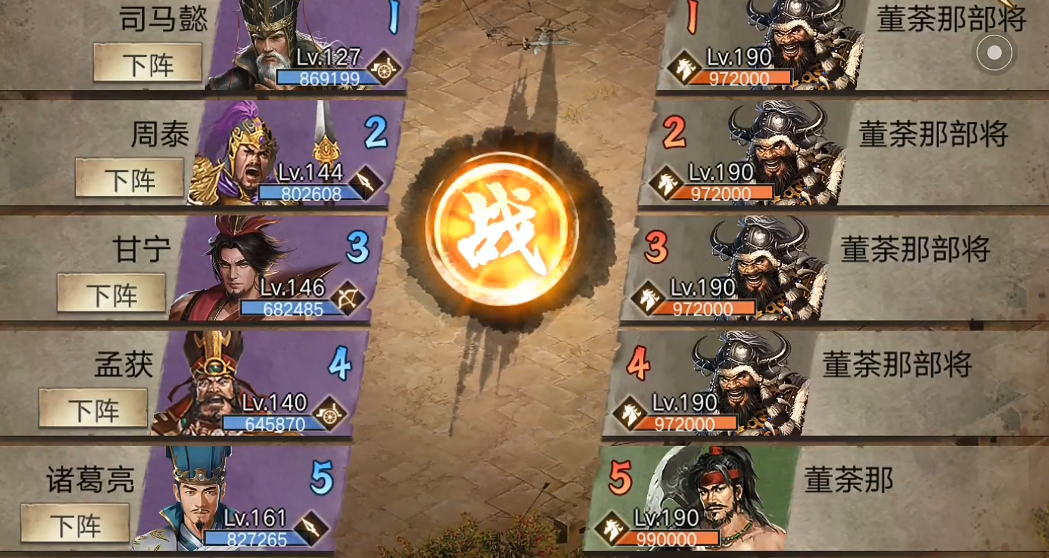
Task: Click 下阵 button next to 周泰
Action: [x=130, y=179]
